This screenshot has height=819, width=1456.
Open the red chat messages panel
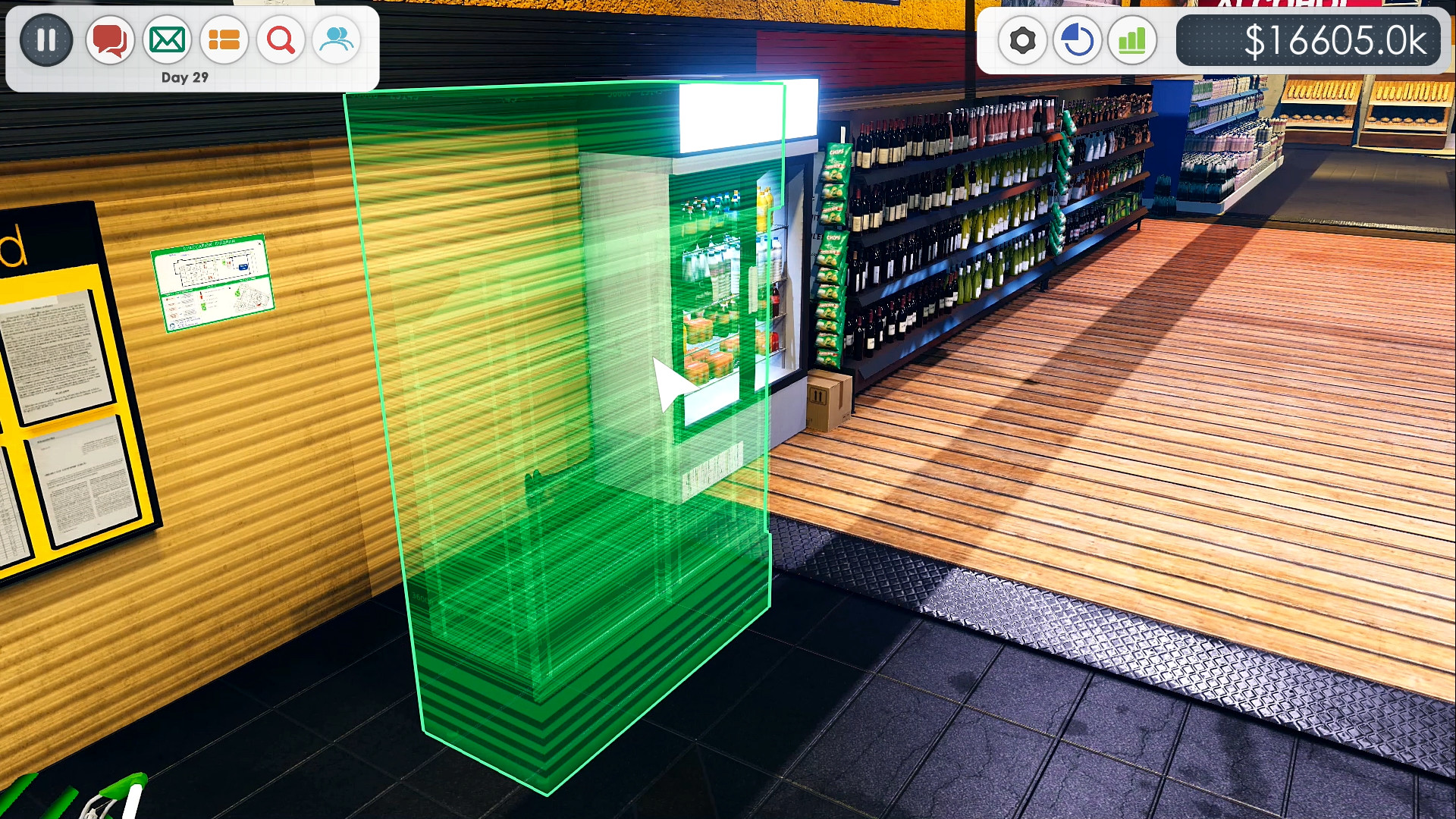pyautogui.click(x=109, y=39)
